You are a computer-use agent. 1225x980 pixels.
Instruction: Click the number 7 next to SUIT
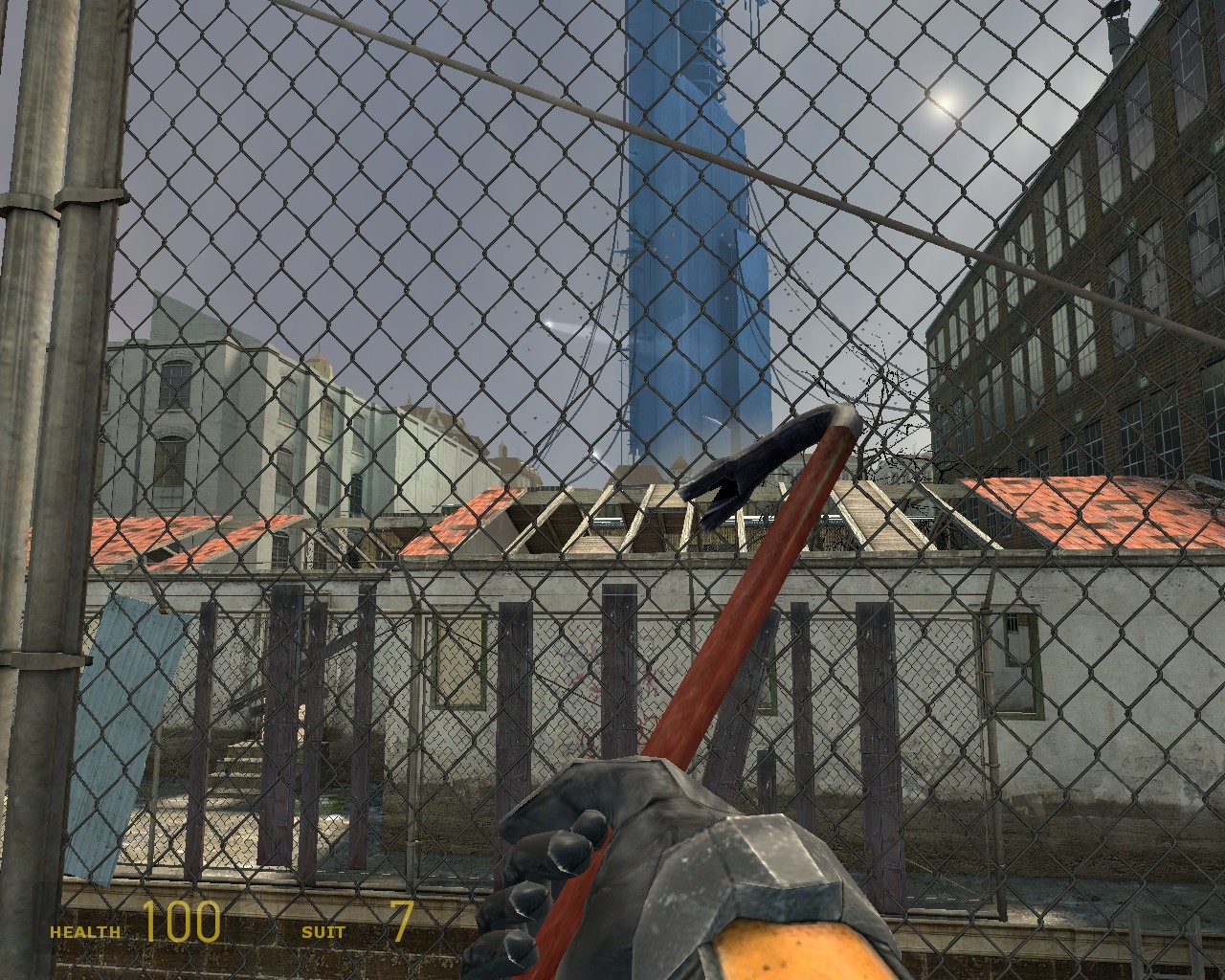402,921
